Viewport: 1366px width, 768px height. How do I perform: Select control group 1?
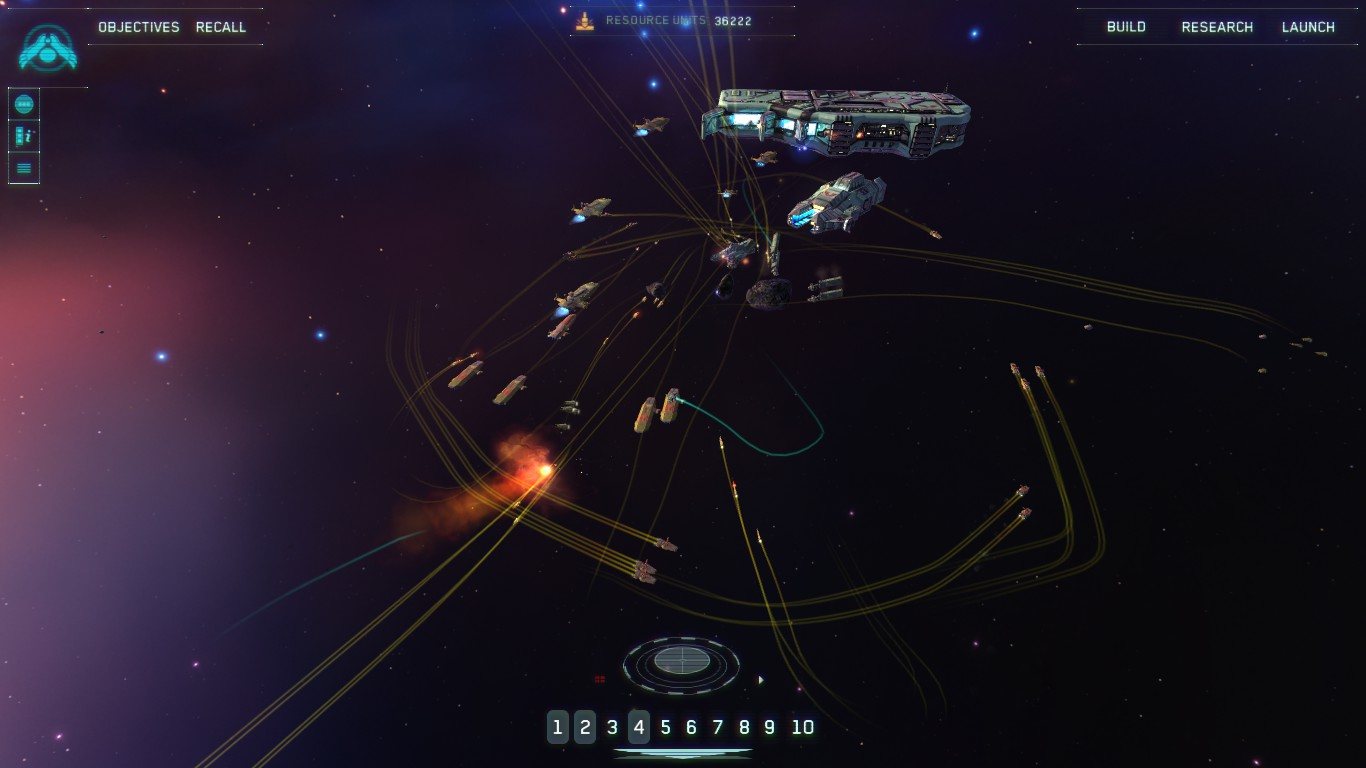click(558, 727)
